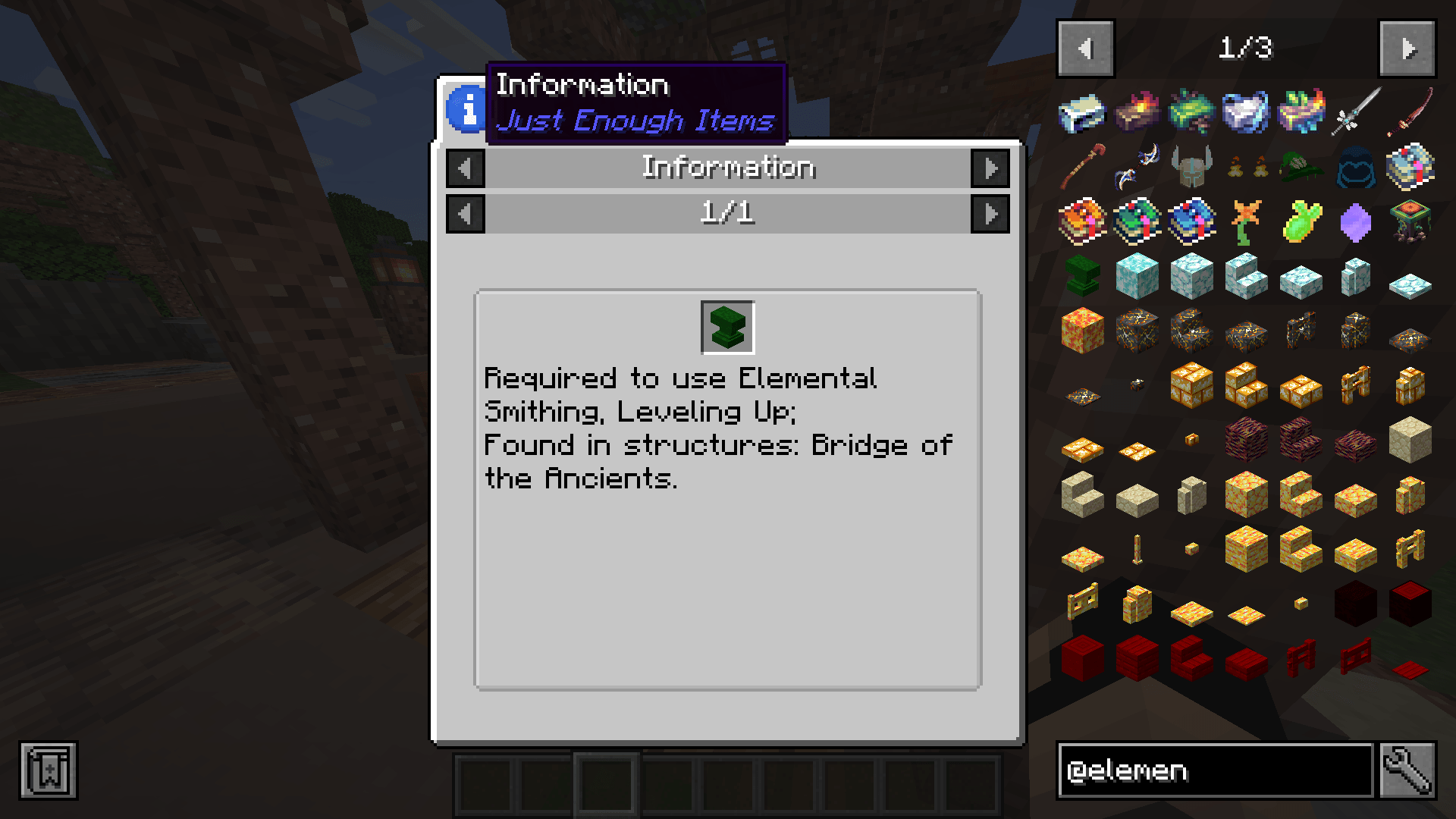Select the blue Information tab icon

pyautogui.click(x=466, y=109)
